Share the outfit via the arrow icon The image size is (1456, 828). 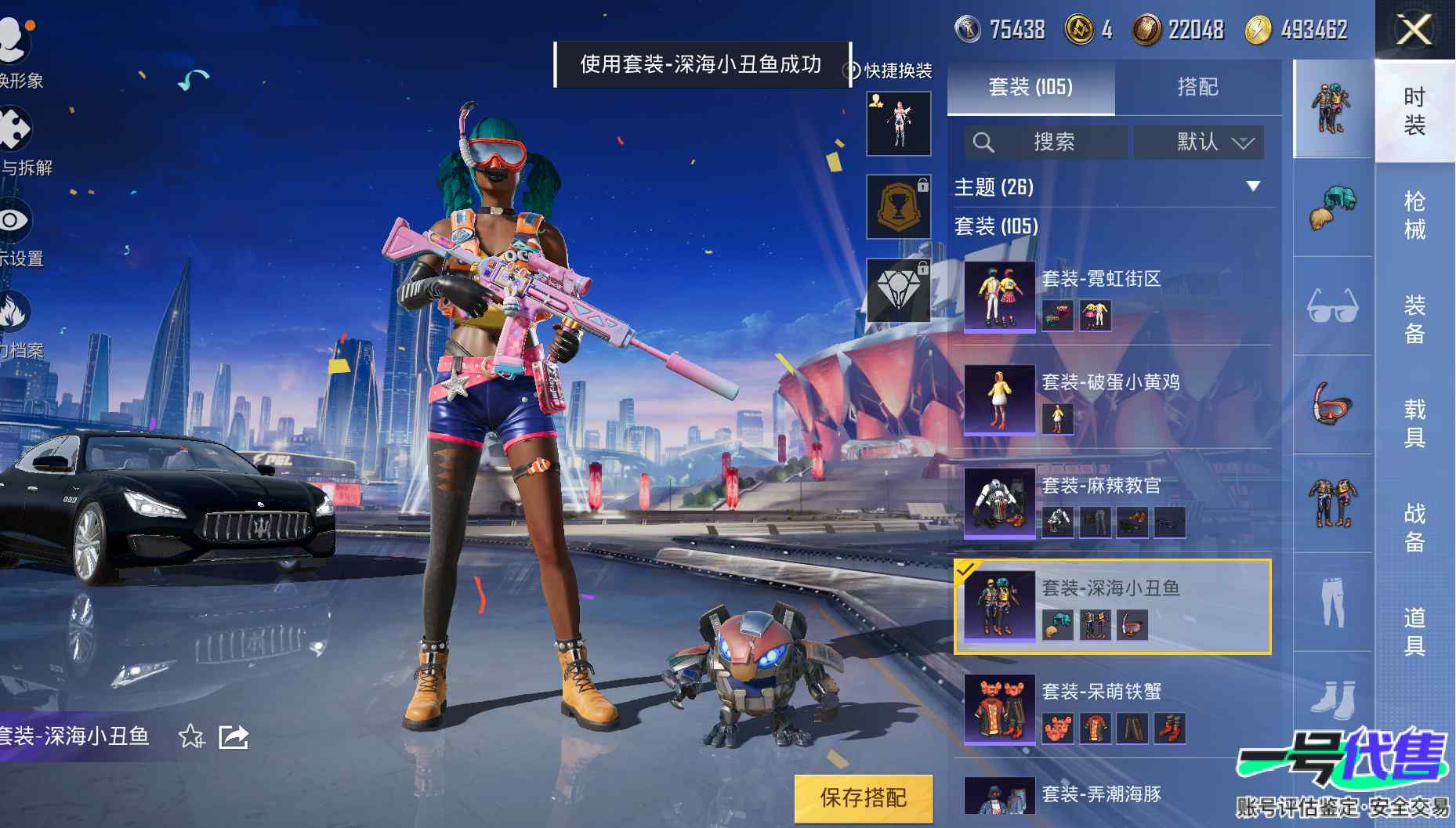click(234, 736)
